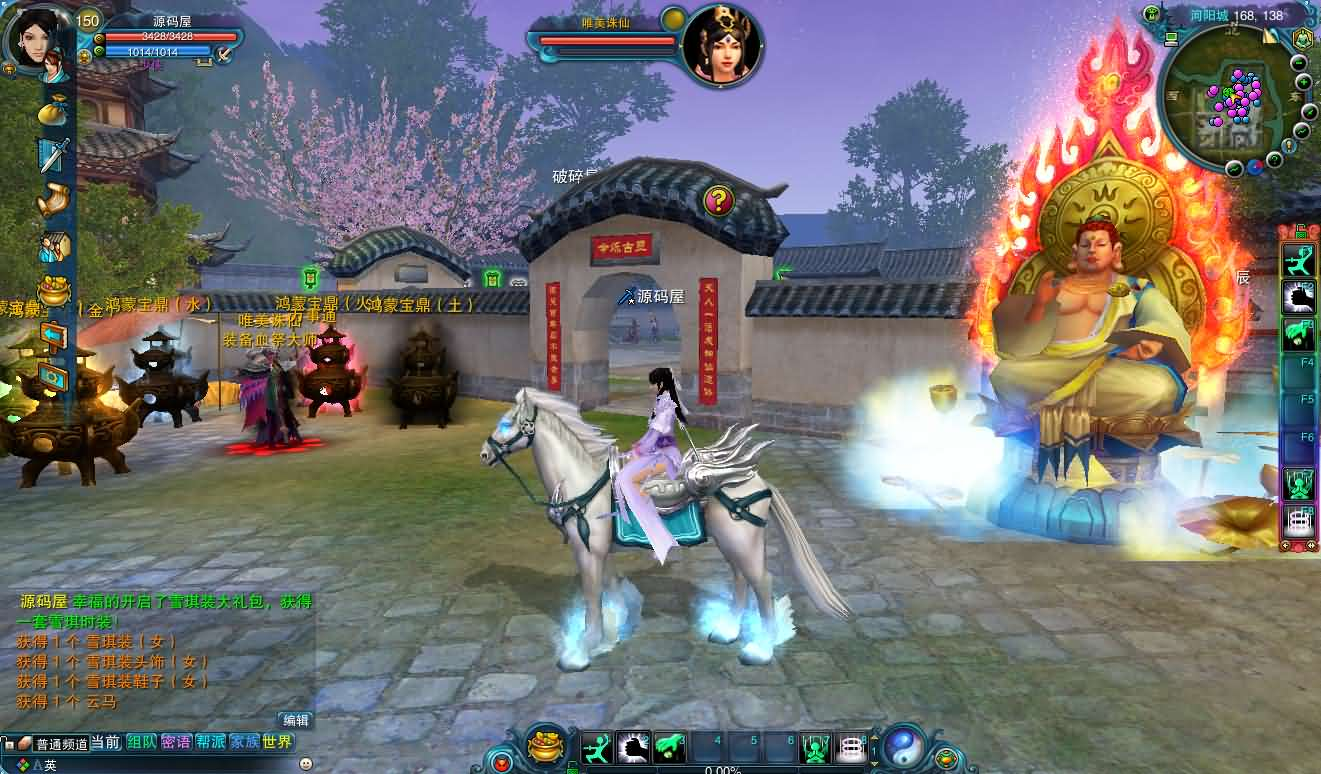Activate the green running-figure skill in slot 1
Viewport: 1321px width, 774px height.
tap(597, 747)
